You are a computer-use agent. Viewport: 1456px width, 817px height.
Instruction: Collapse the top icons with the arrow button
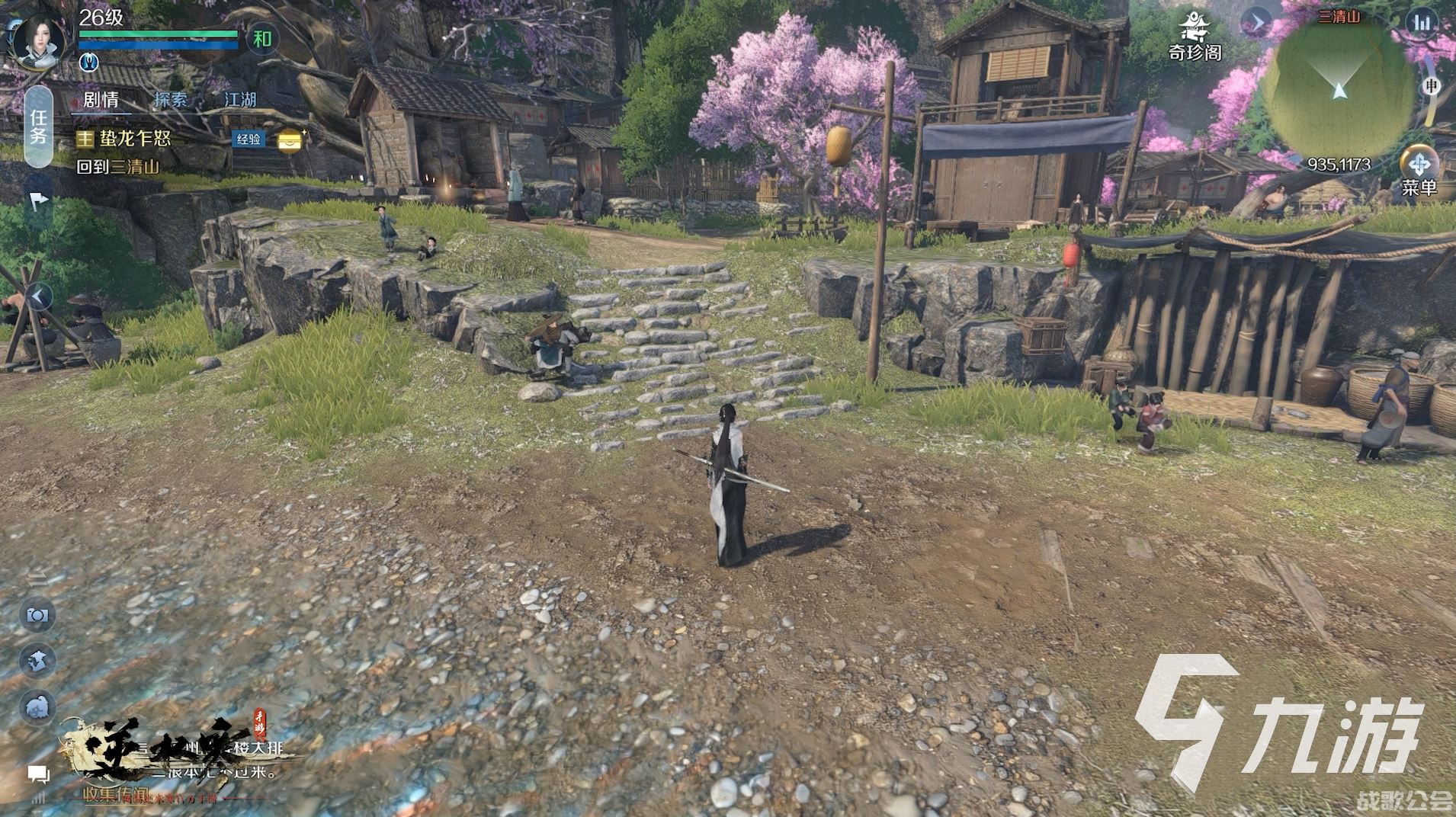coord(1256,23)
